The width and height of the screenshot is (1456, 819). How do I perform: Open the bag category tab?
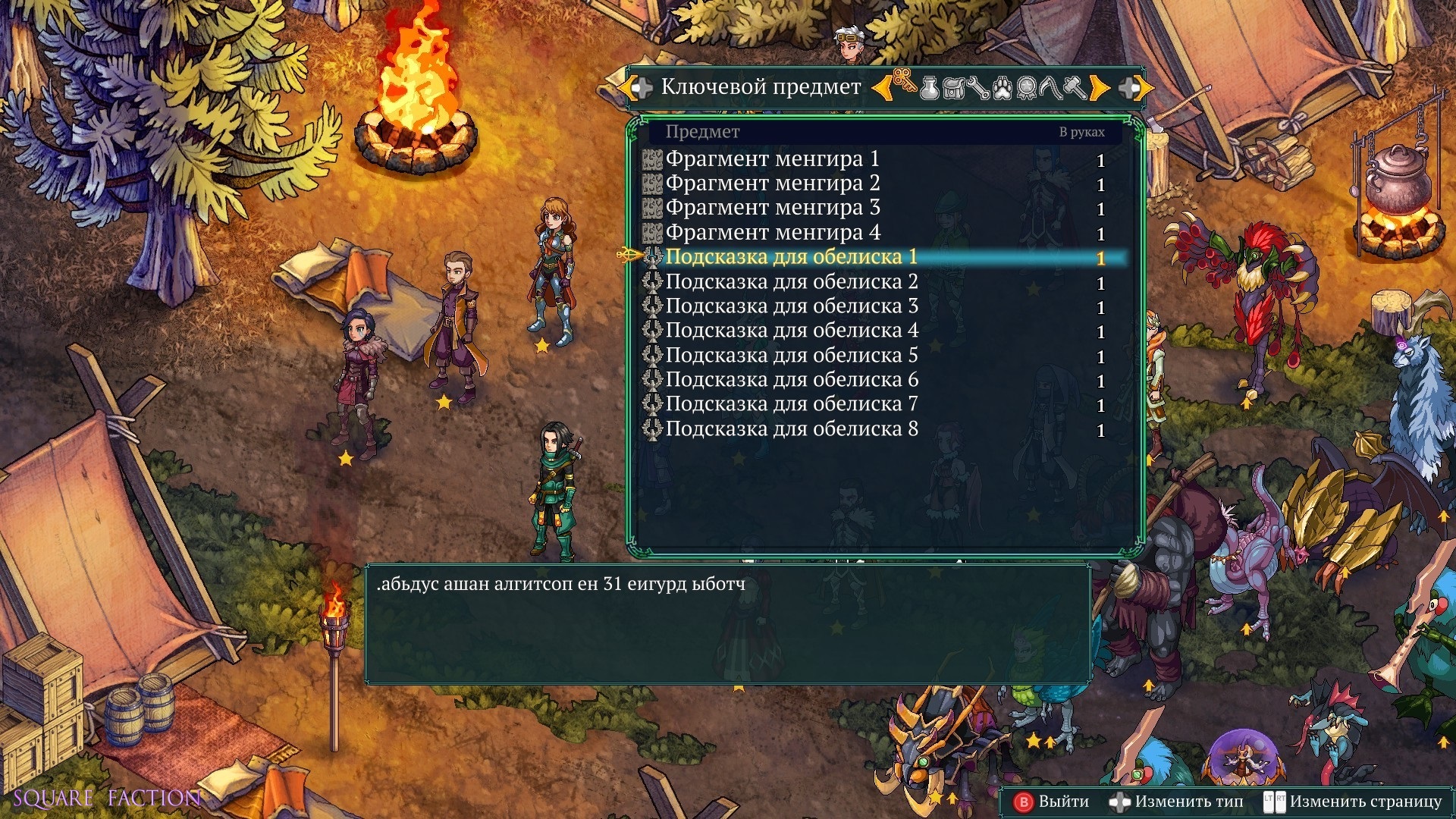tap(953, 88)
